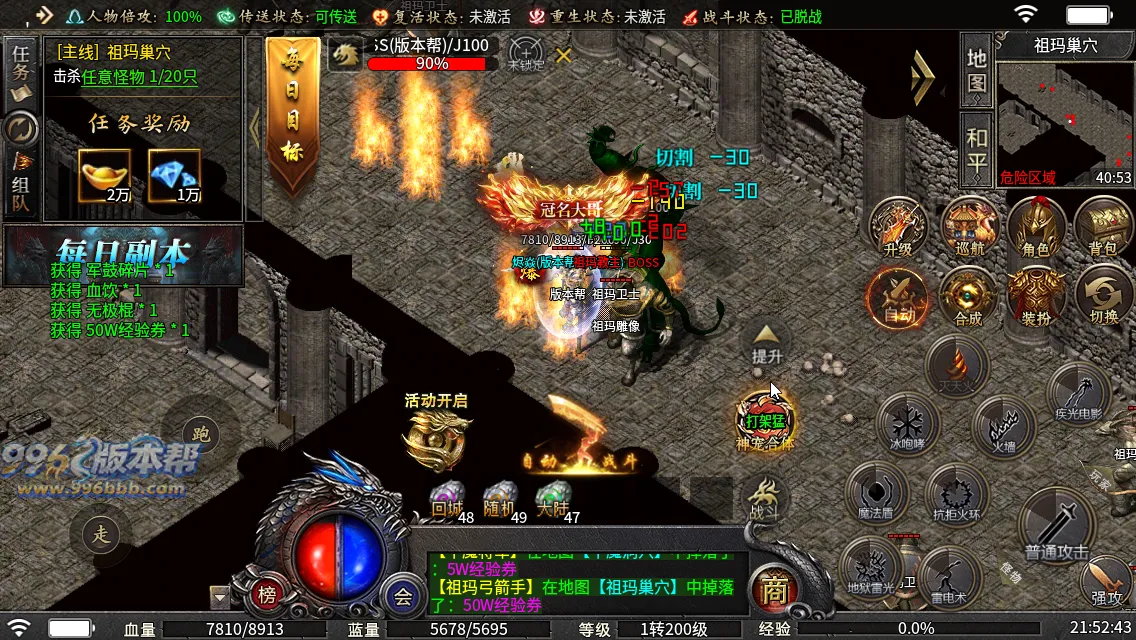This screenshot has height=640, width=1136.
Task: Toggle the 和平 peace attack mode
Action: (976, 150)
